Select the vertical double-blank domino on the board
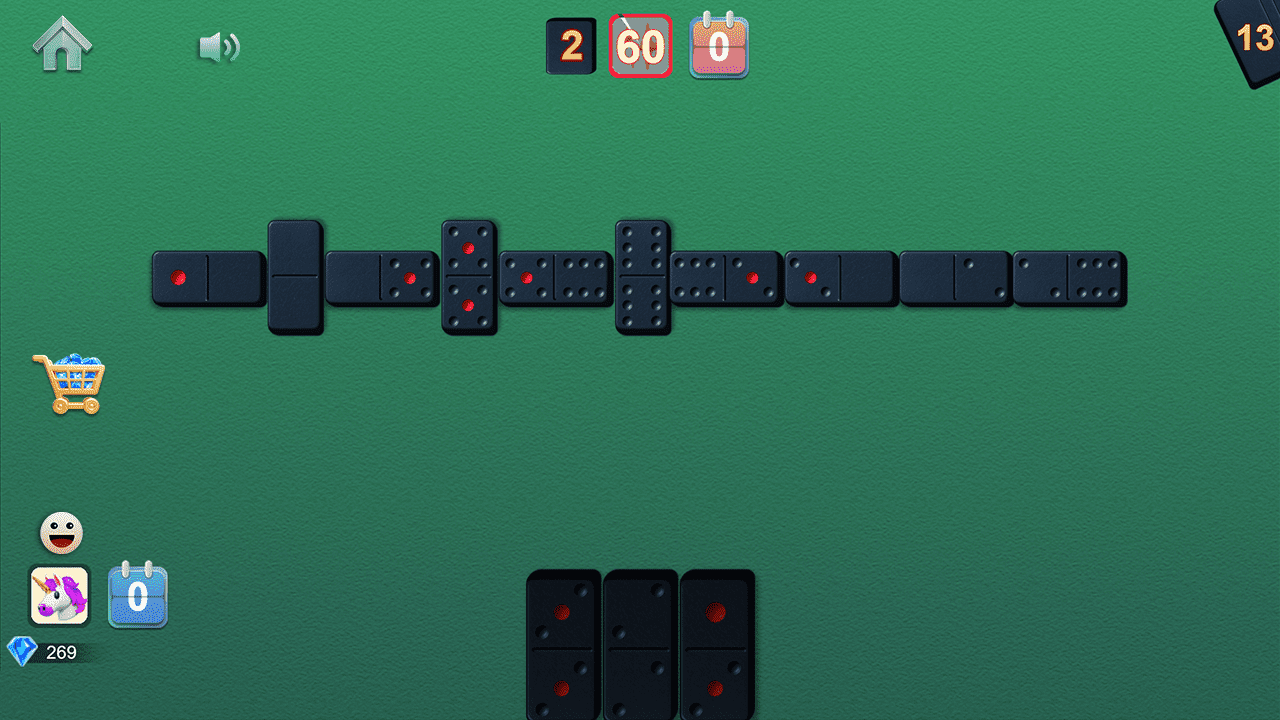 pos(296,277)
